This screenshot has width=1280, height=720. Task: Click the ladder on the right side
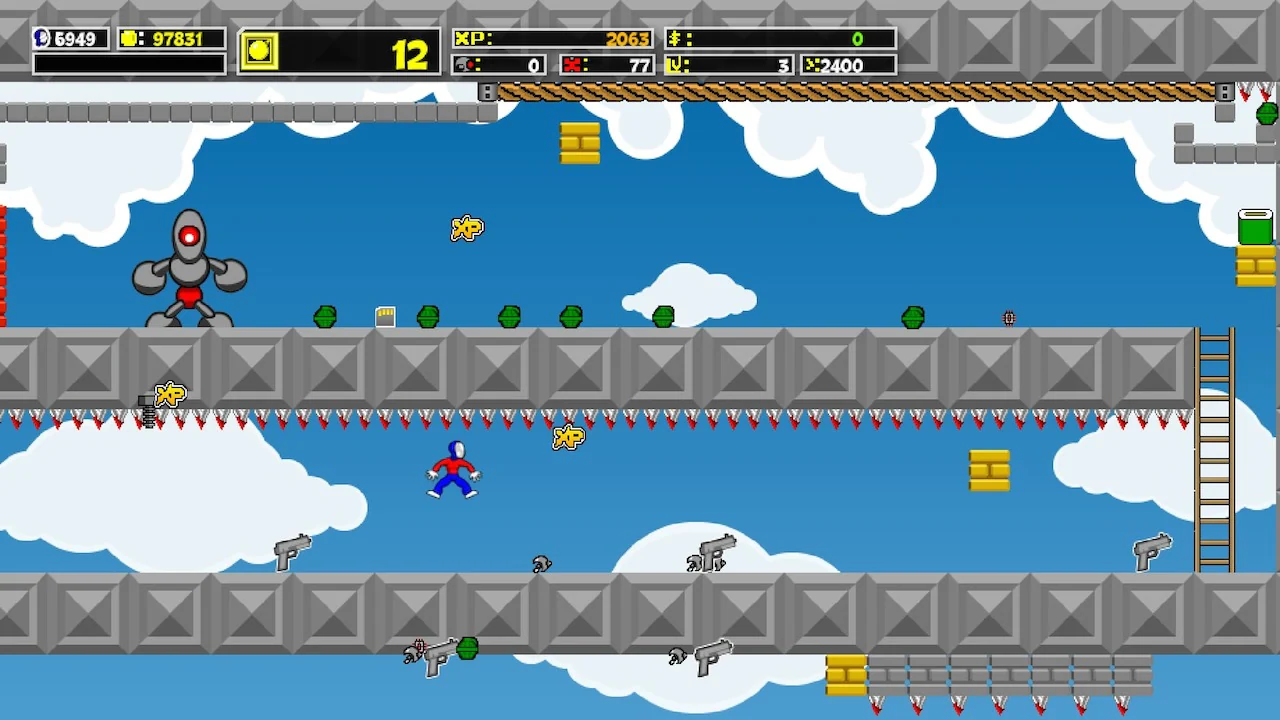[1217, 450]
